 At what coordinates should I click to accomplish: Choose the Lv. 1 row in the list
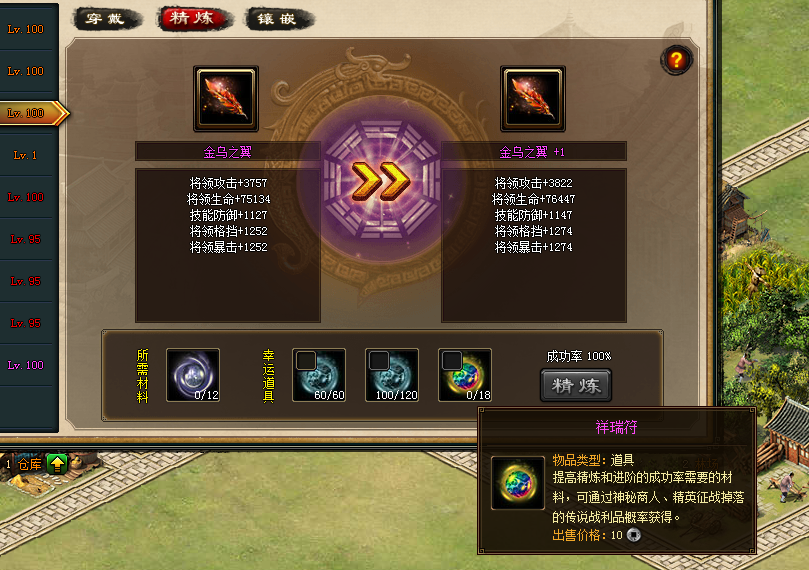(26, 155)
